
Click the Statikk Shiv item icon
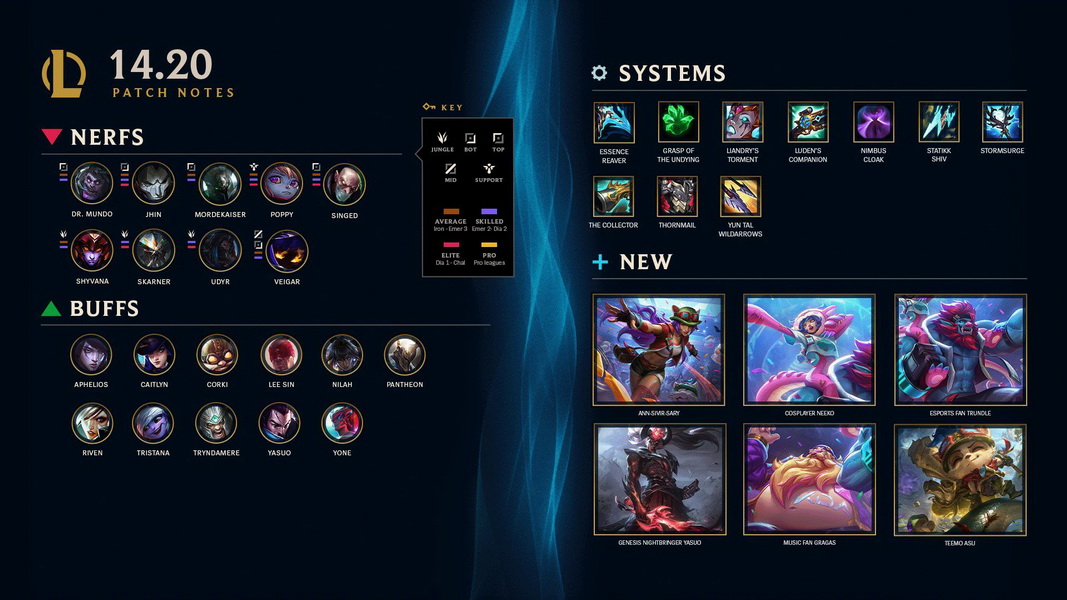click(x=939, y=122)
